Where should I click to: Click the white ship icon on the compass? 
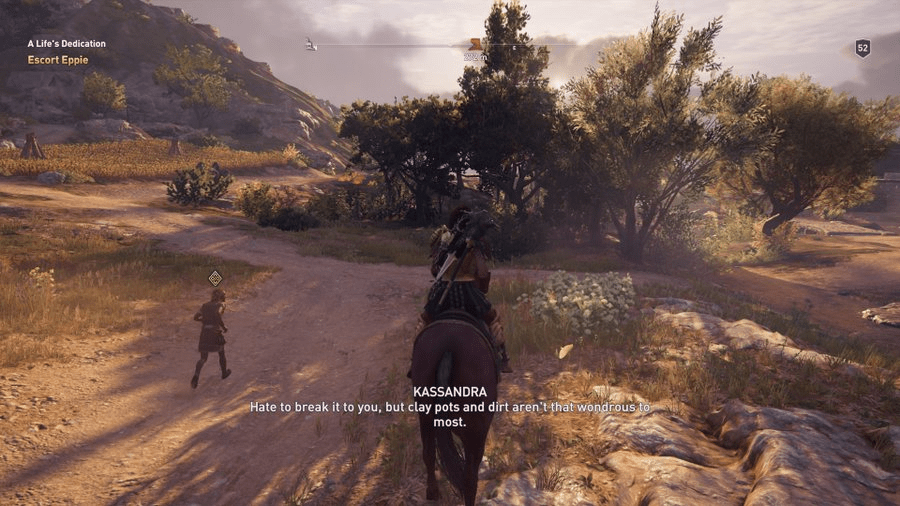pos(311,44)
